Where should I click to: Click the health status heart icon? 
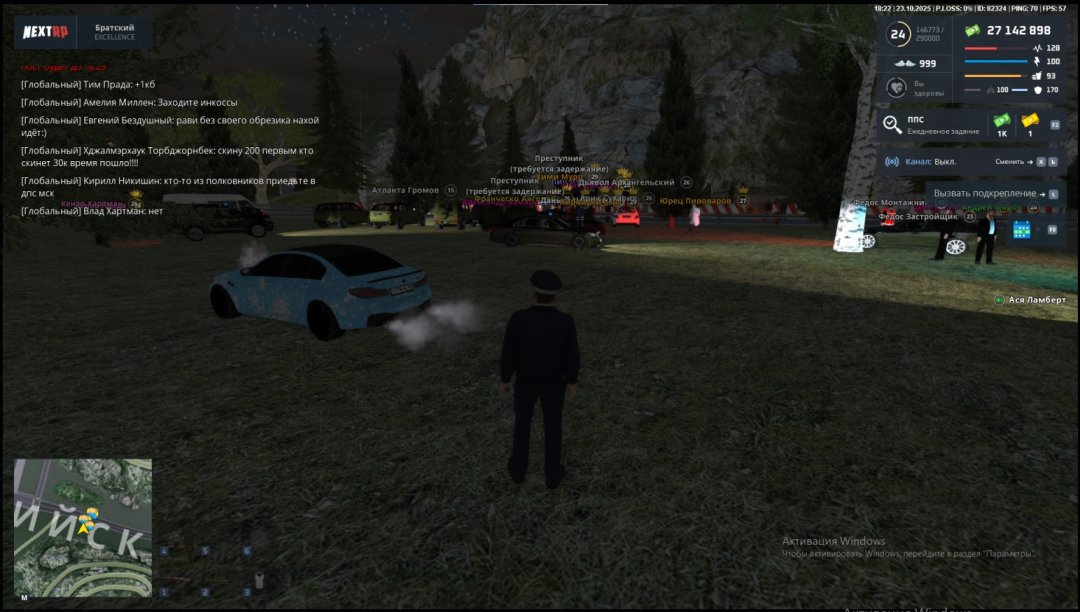tap(898, 89)
